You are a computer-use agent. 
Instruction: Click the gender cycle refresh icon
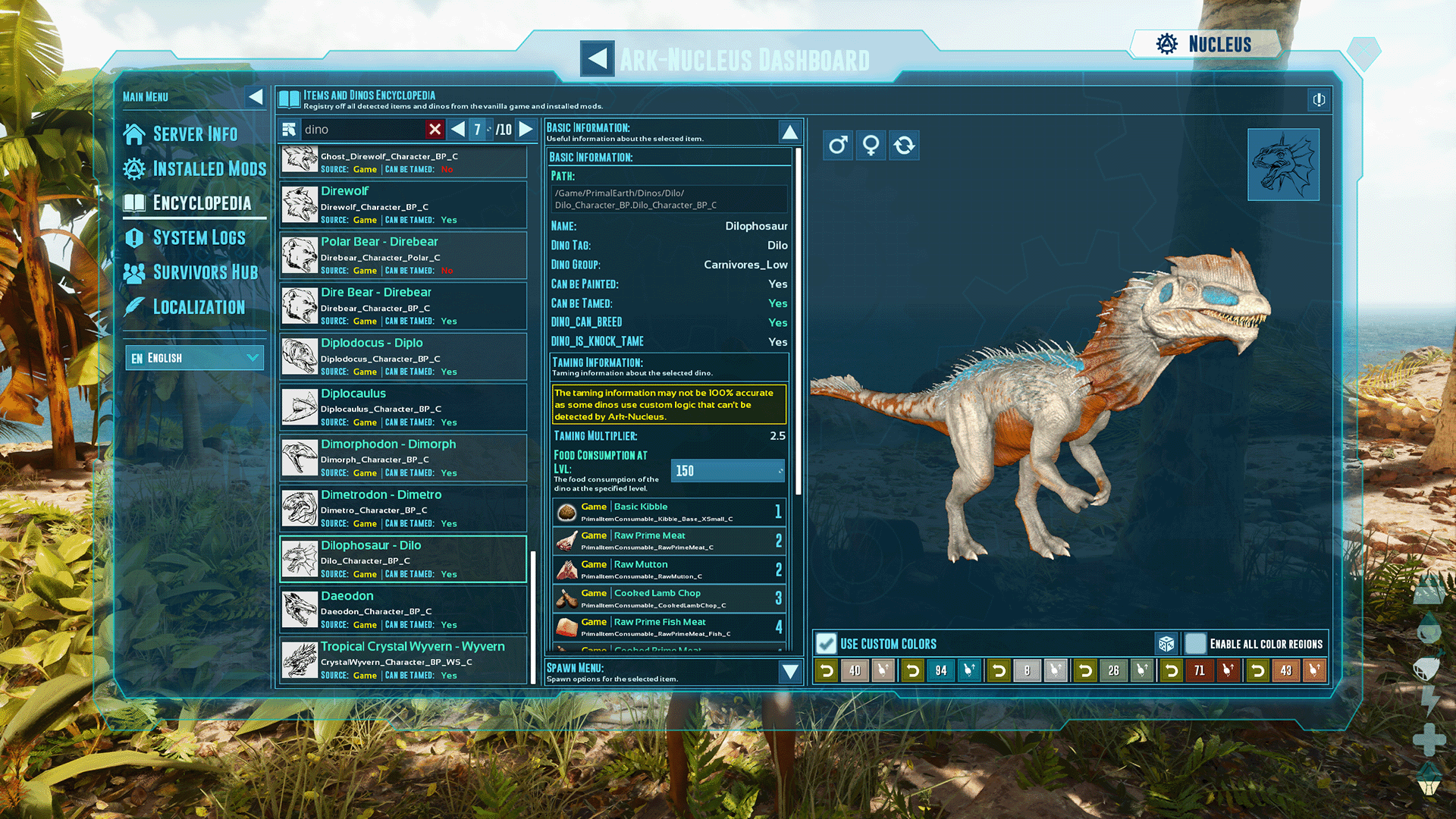click(x=904, y=145)
